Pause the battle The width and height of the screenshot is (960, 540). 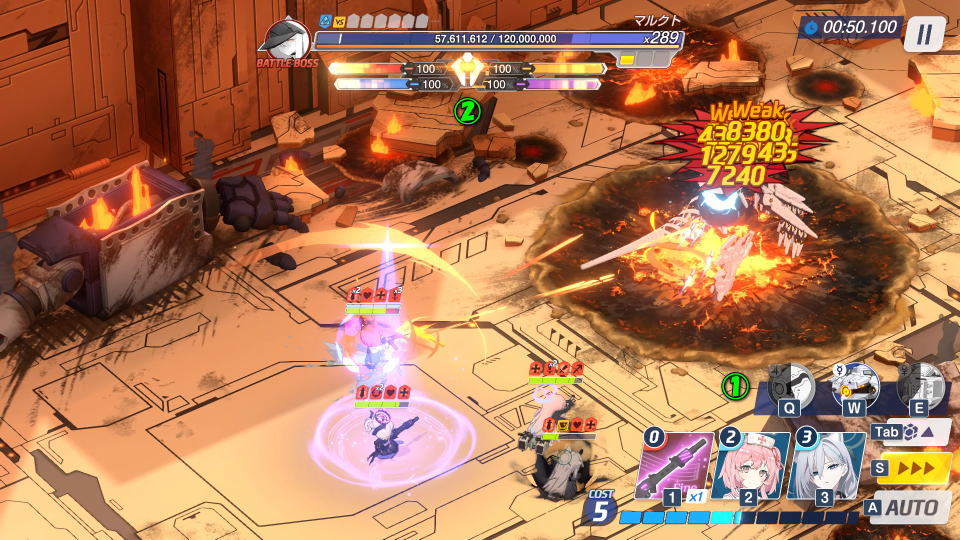coord(924,34)
